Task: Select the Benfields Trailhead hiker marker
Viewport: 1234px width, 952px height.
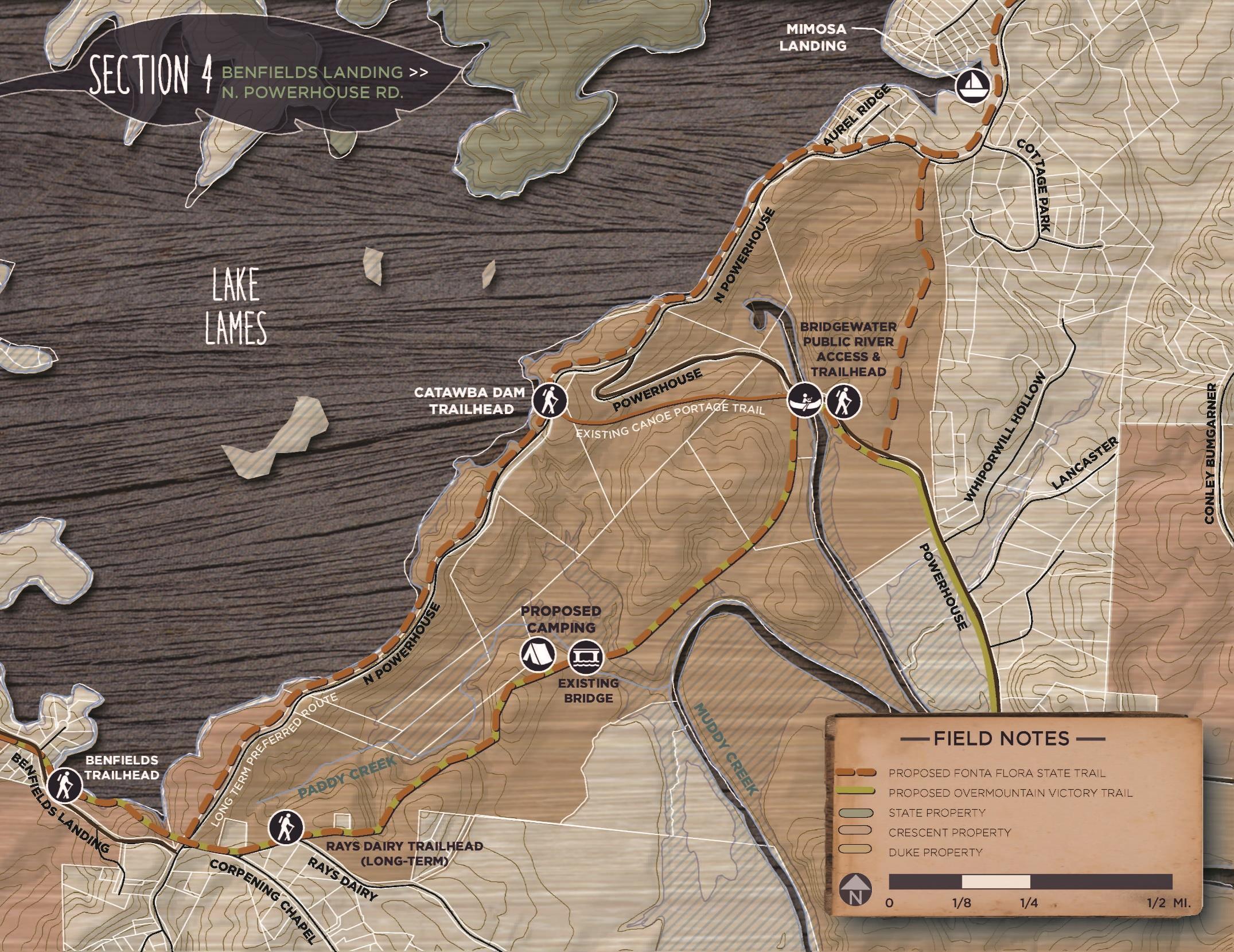Action: pyautogui.click(x=64, y=786)
